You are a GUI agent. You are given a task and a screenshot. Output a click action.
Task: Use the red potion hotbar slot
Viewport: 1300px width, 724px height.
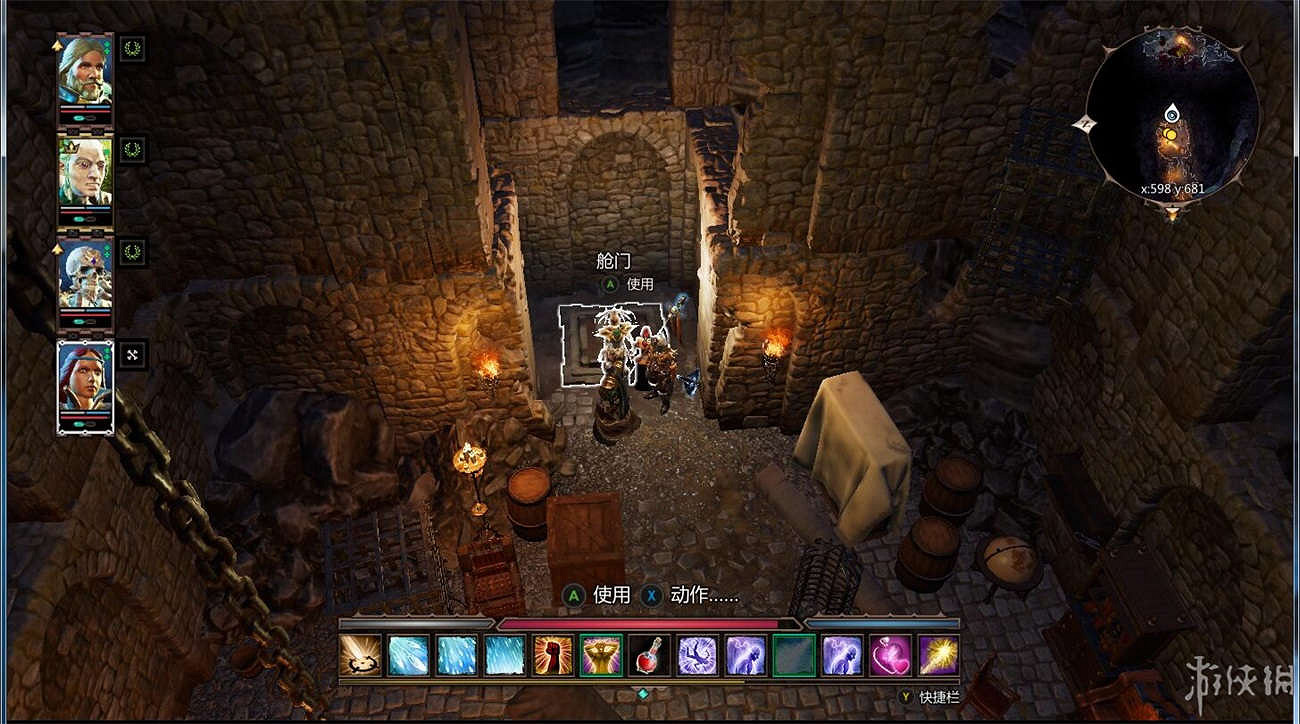click(x=649, y=656)
